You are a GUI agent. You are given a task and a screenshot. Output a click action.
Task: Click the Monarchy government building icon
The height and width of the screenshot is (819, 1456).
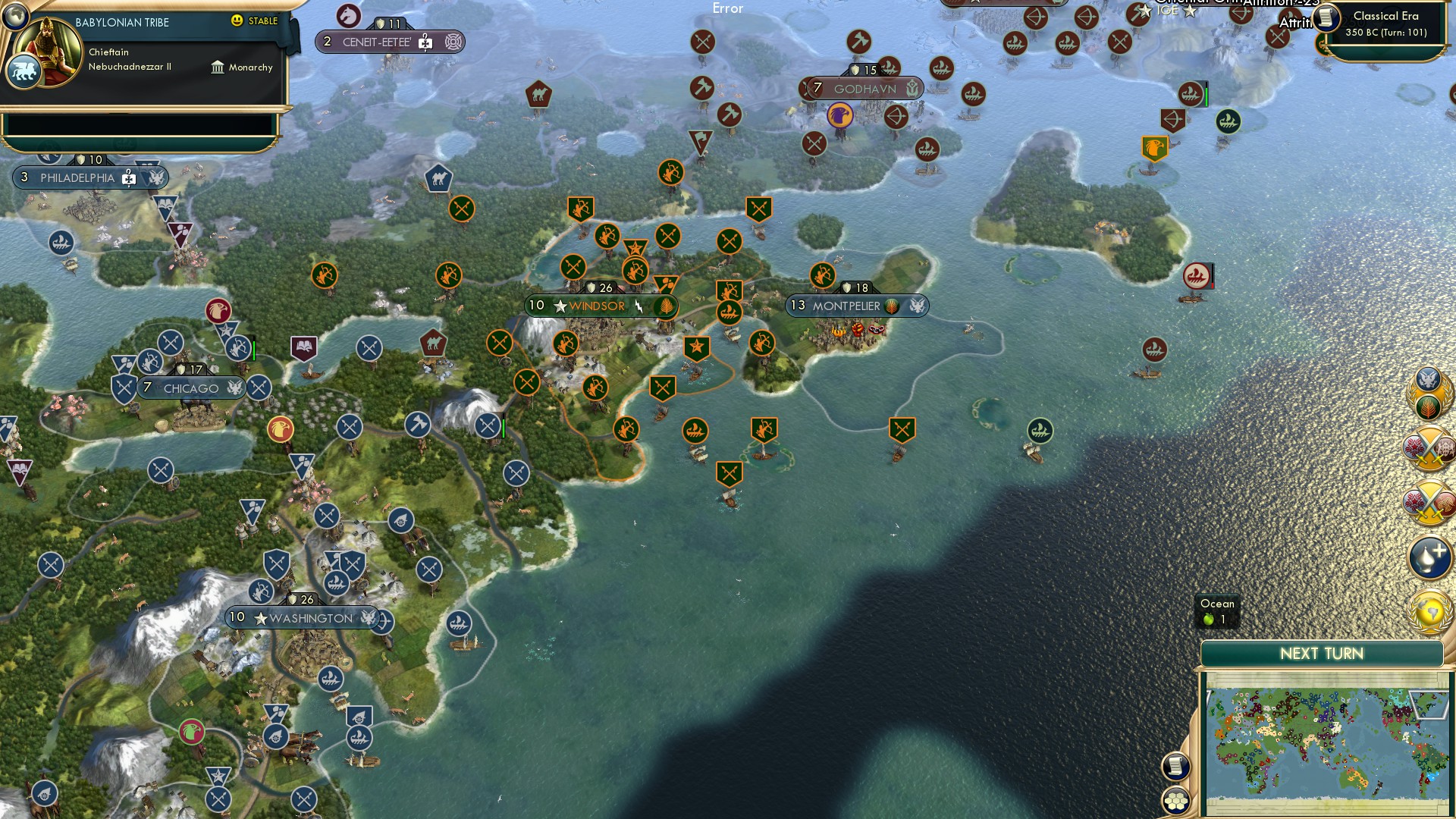tap(218, 67)
